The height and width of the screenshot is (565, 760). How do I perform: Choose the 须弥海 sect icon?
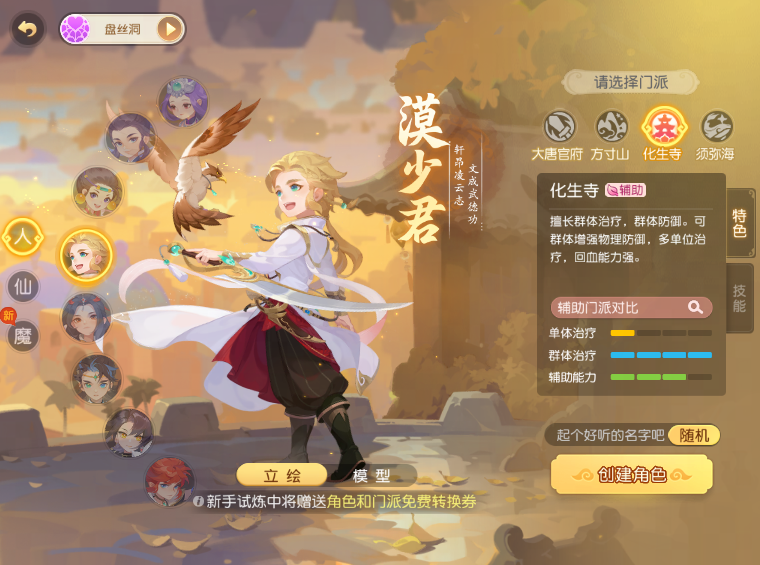click(x=716, y=127)
